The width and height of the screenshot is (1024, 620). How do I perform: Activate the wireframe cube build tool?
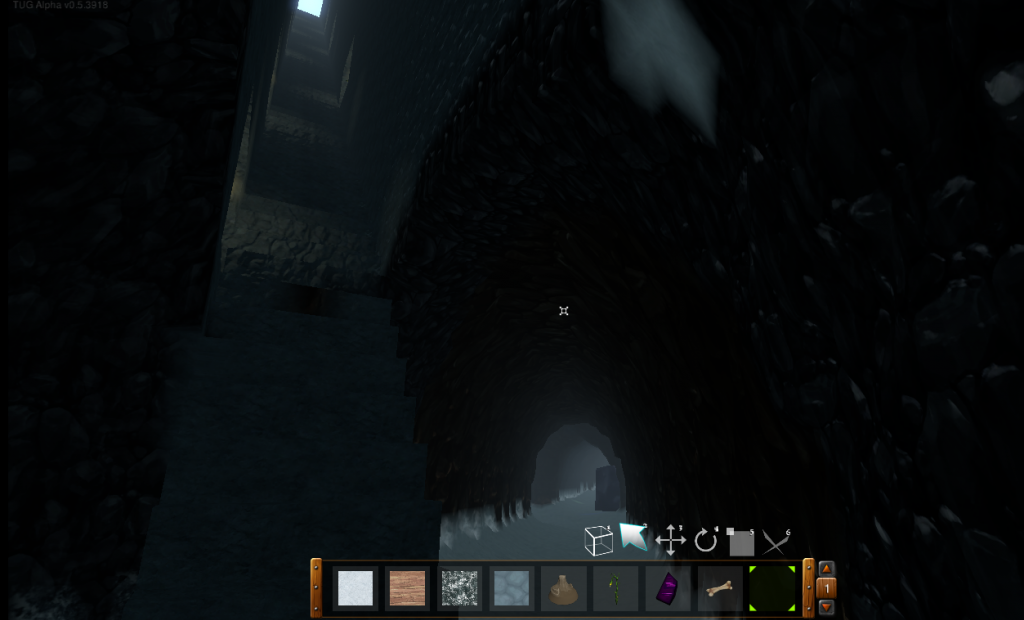click(x=598, y=541)
